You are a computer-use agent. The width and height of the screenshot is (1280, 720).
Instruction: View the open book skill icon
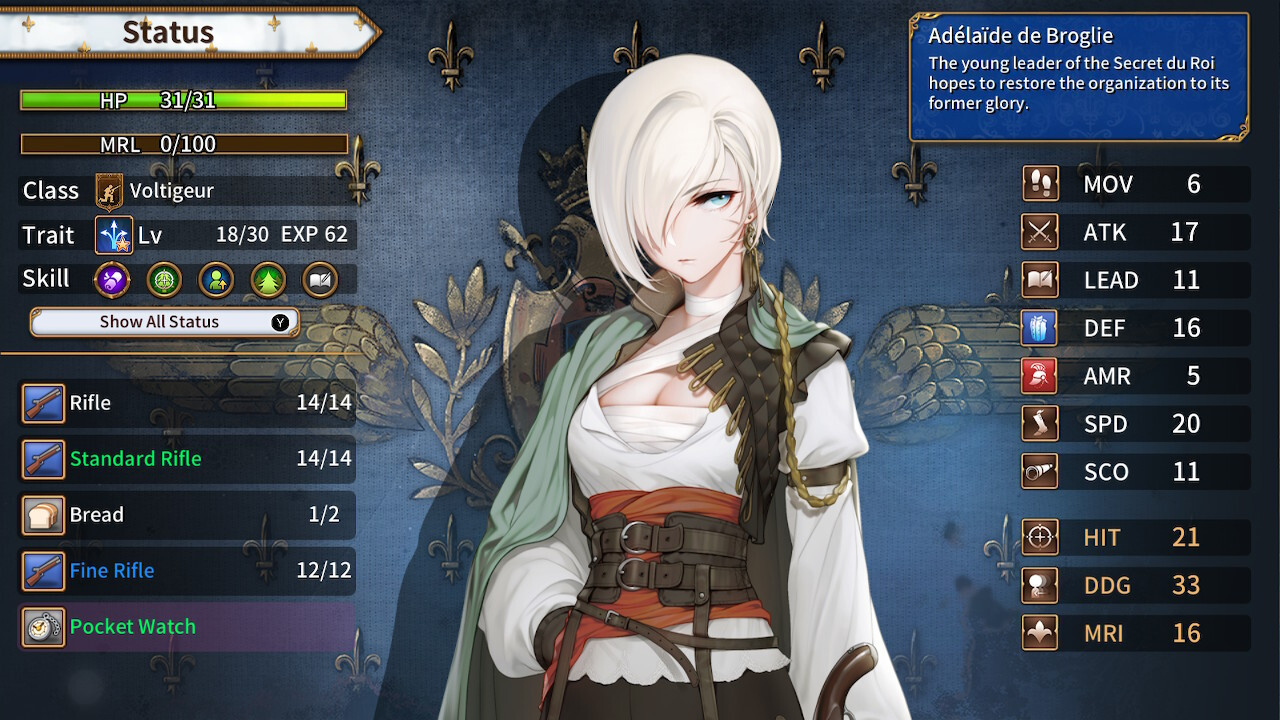pos(320,280)
